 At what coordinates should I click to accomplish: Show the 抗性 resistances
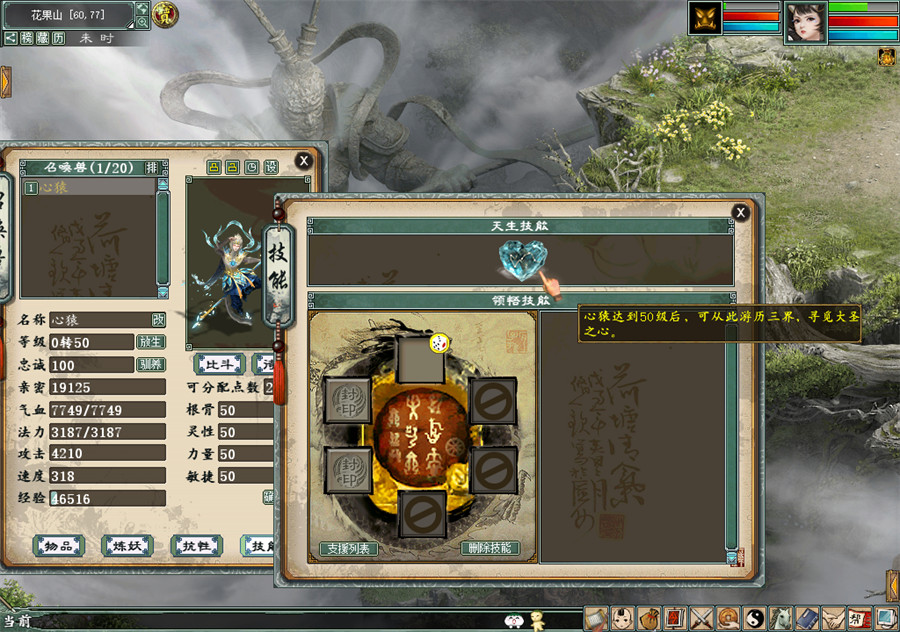pyautogui.click(x=196, y=545)
